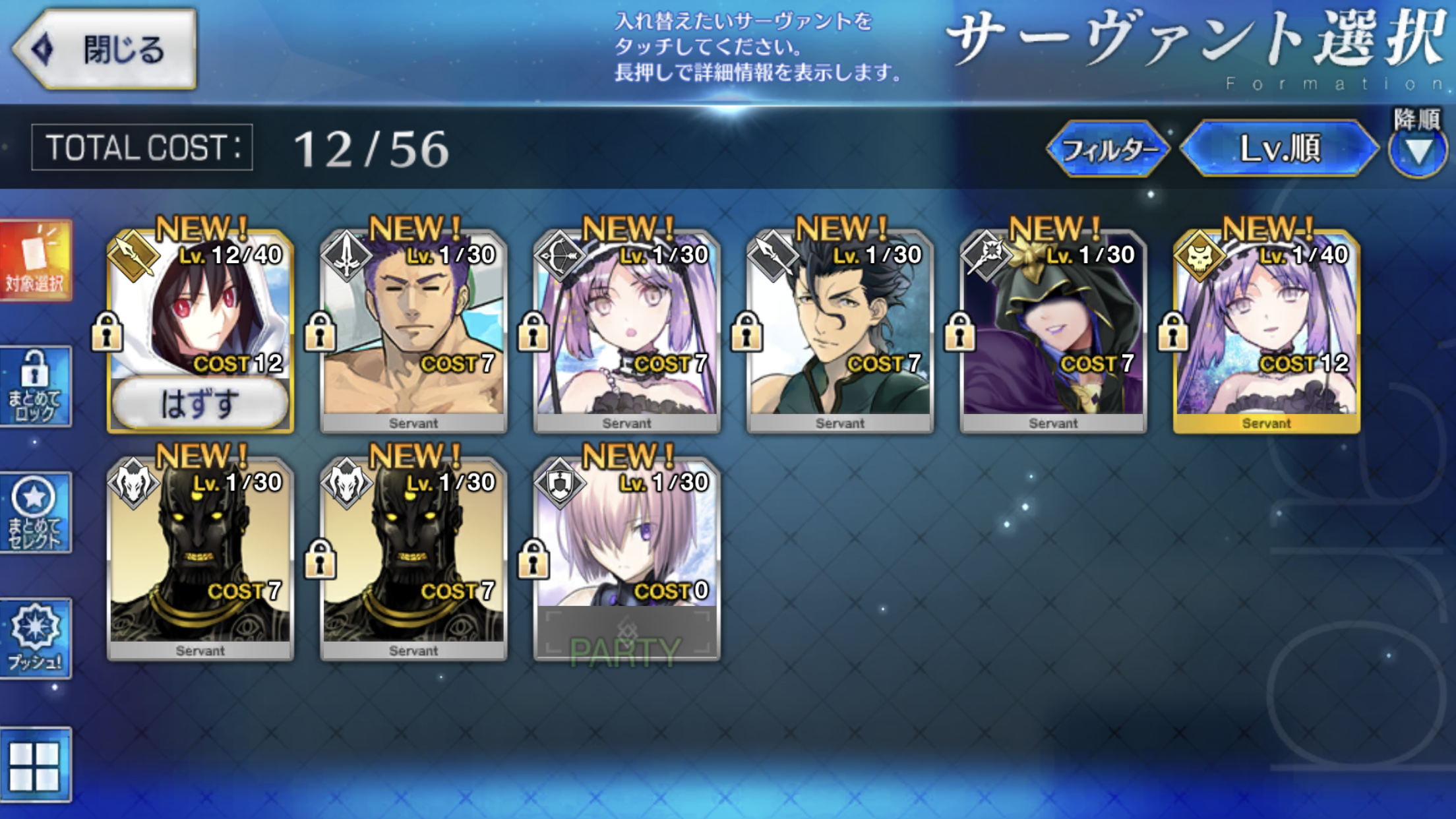
Task: Toggle the 降順 descending arrow button
Action: (x=1418, y=152)
